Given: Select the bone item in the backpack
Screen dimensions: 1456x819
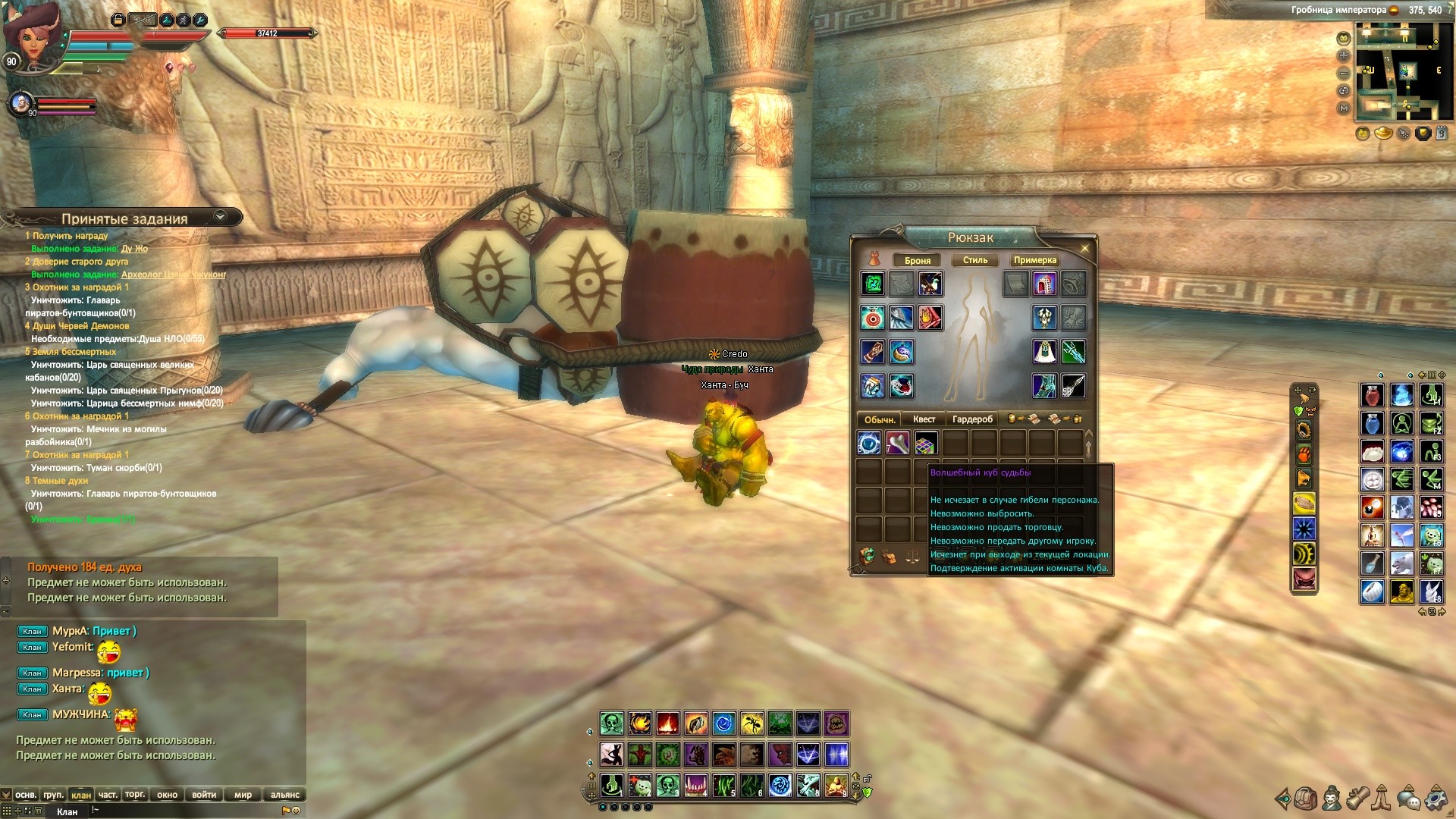Looking at the screenshot, I should click(x=897, y=443).
